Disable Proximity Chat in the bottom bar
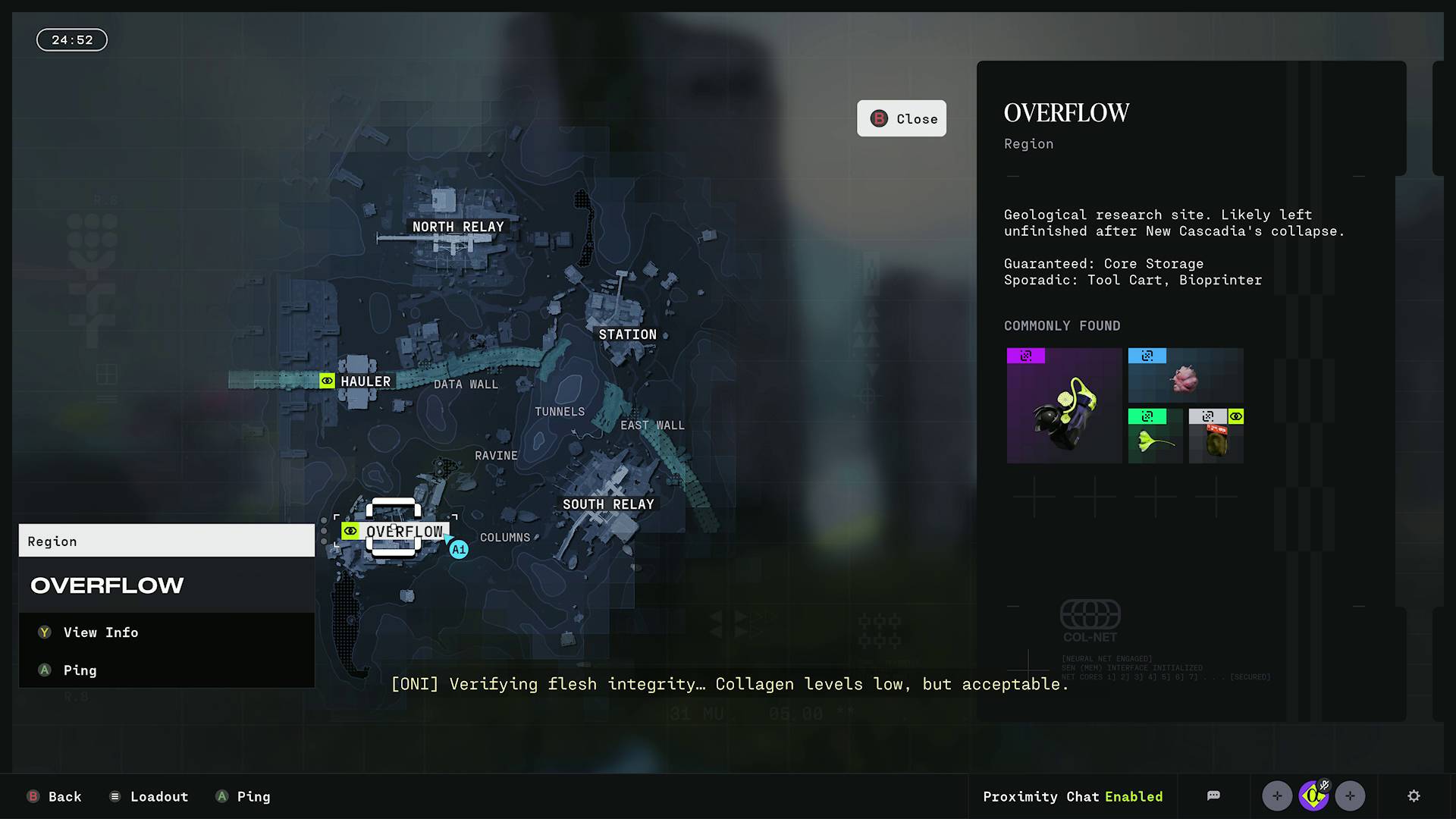Image resolution: width=1456 pixels, height=819 pixels. (1073, 796)
